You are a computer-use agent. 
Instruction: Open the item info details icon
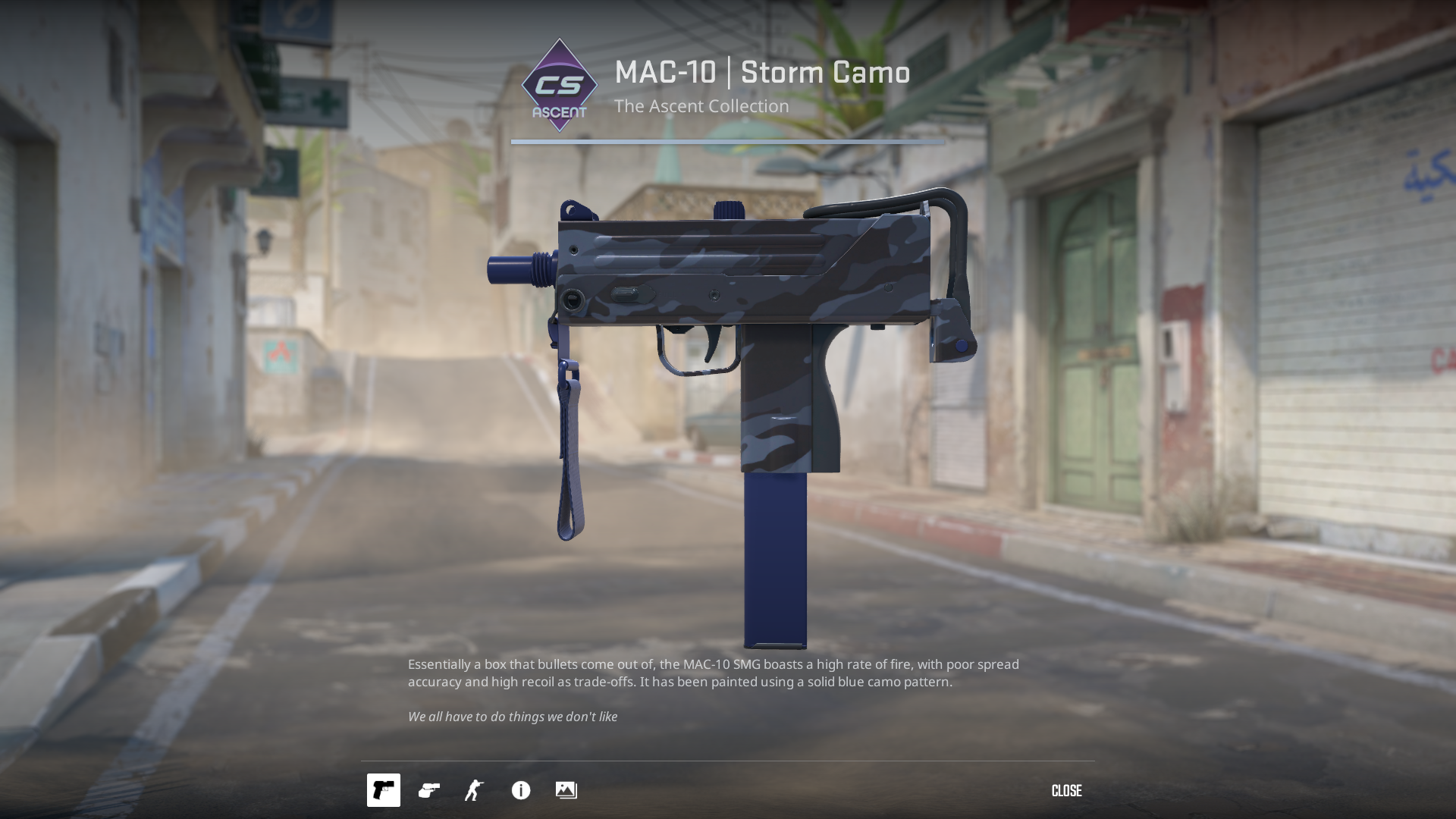click(521, 790)
